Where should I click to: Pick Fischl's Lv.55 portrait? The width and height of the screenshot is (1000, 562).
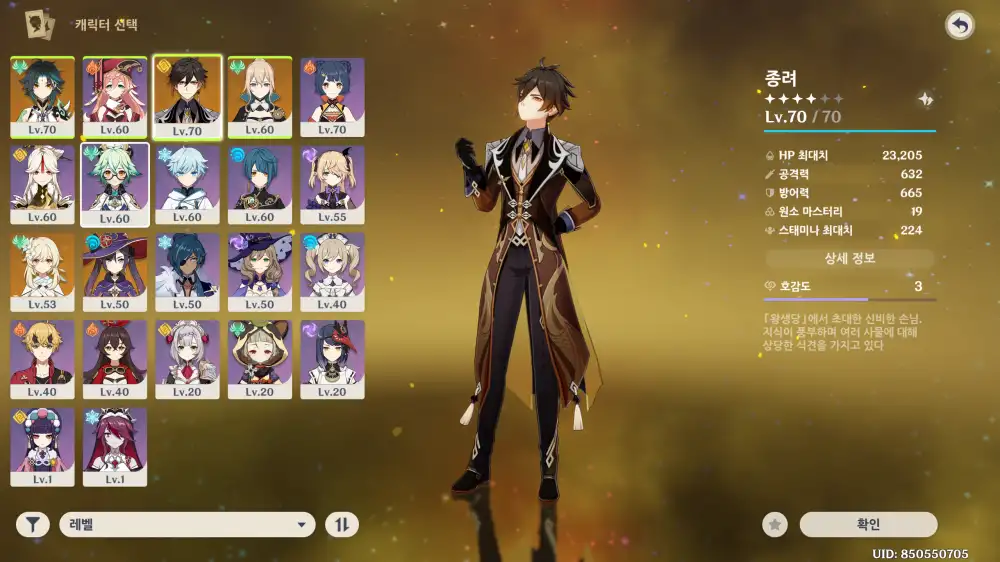[x=333, y=184]
